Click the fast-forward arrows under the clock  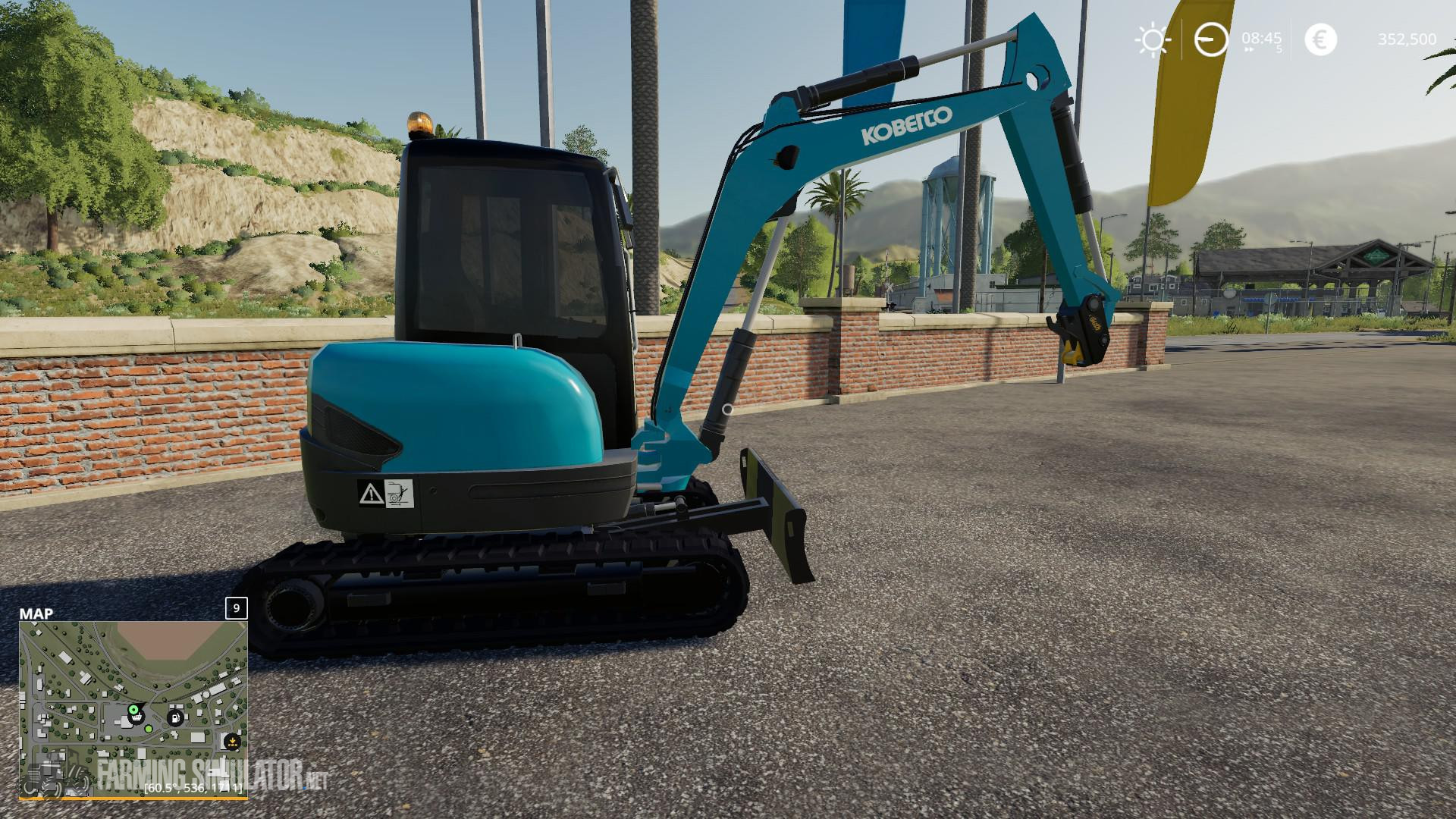[1249, 49]
